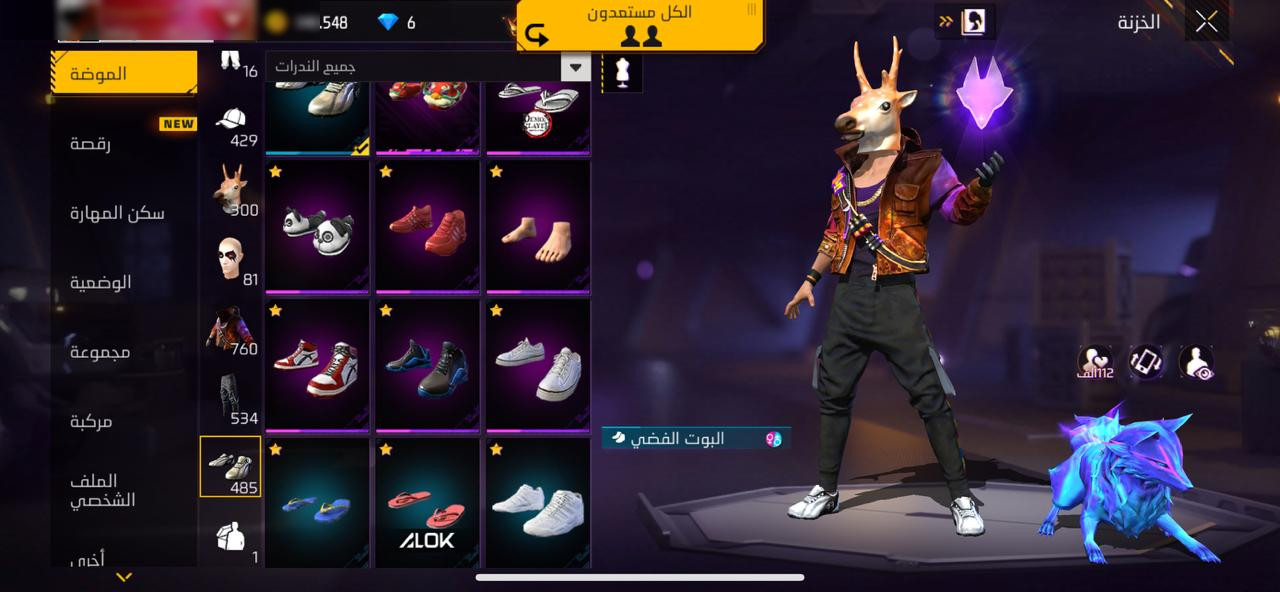Viewport: 1280px width, 592px height.
Task: Select the blue and yellow flip-flops
Action: 317,505
